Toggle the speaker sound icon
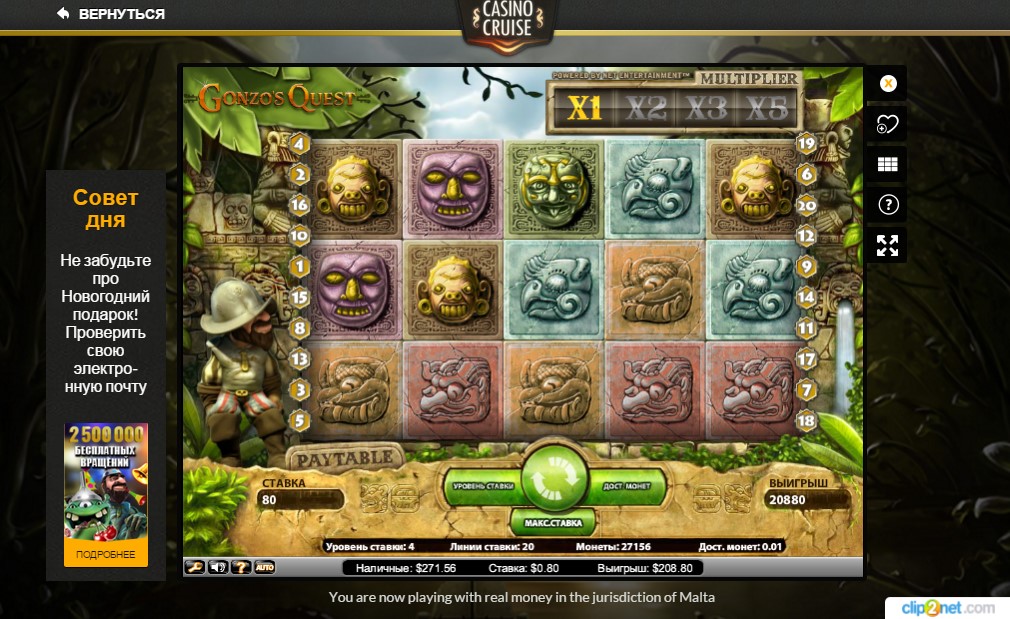This screenshot has width=1010, height=619. pos(217,567)
